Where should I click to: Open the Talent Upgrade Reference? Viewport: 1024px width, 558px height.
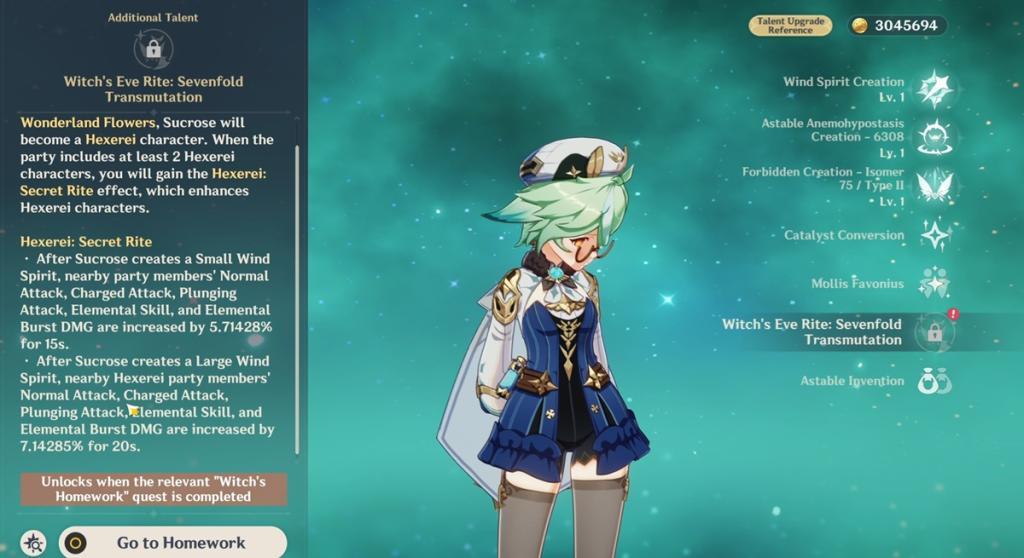[790, 25]
